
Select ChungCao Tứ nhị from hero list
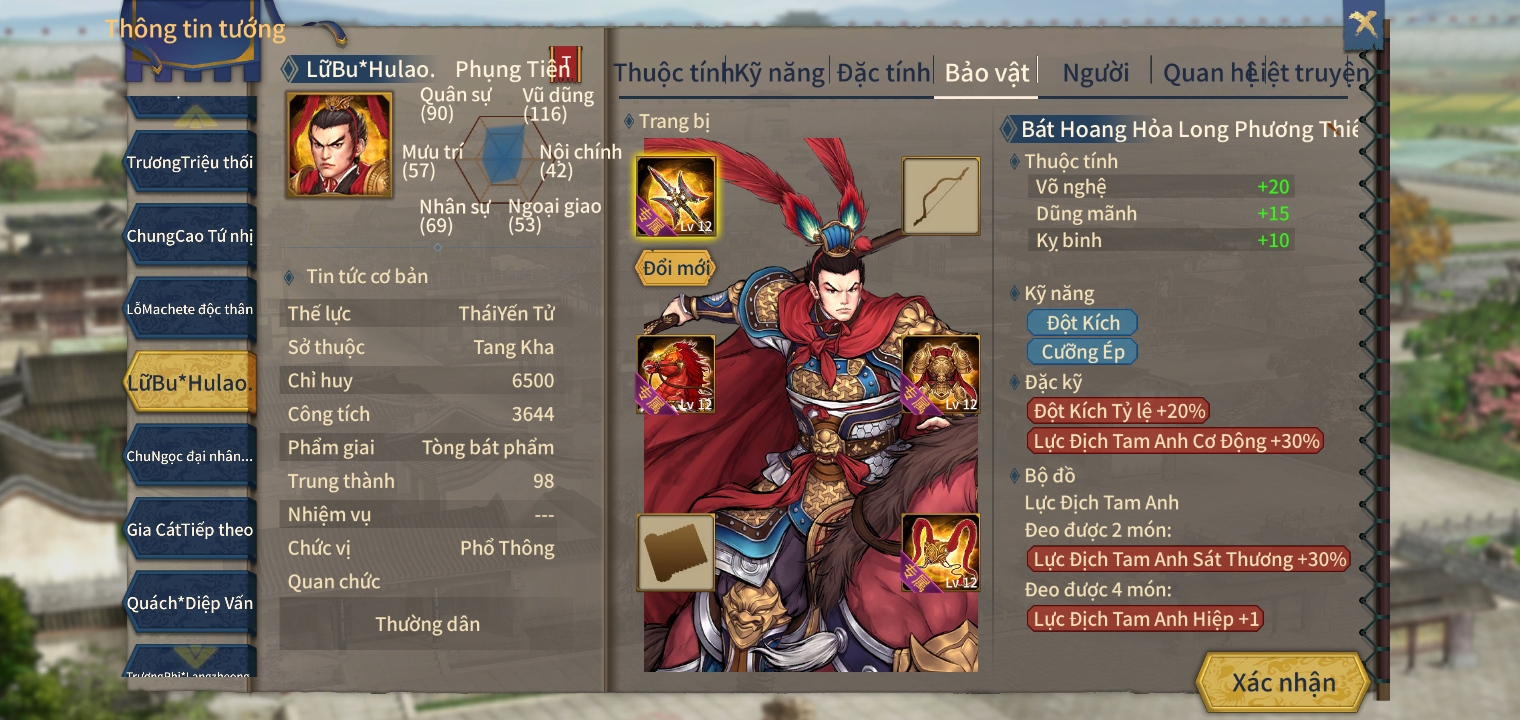[191, 235]
